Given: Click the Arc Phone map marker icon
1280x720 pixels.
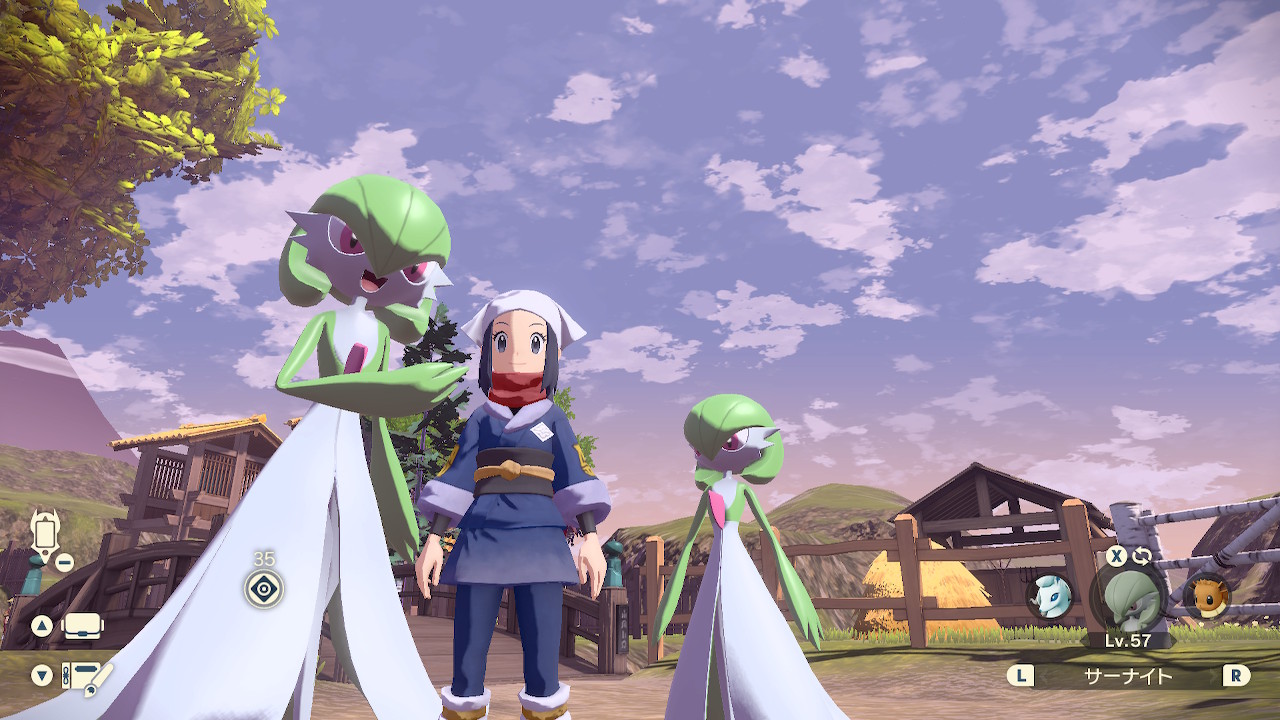Looking at the screenshot, I should pyautogui.click(x=45, y=532).
